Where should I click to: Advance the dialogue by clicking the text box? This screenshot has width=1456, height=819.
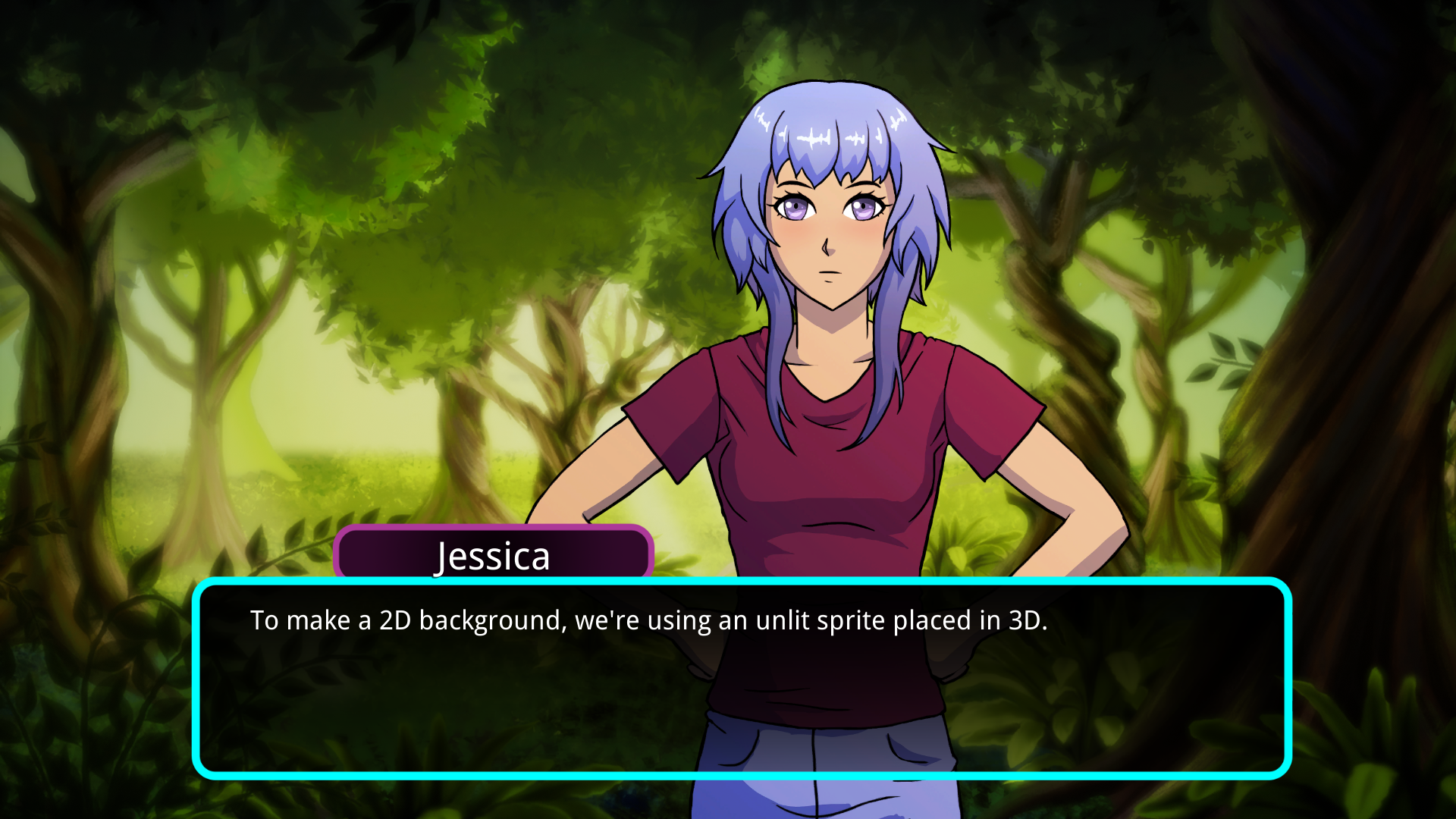[x=742, y=678]
